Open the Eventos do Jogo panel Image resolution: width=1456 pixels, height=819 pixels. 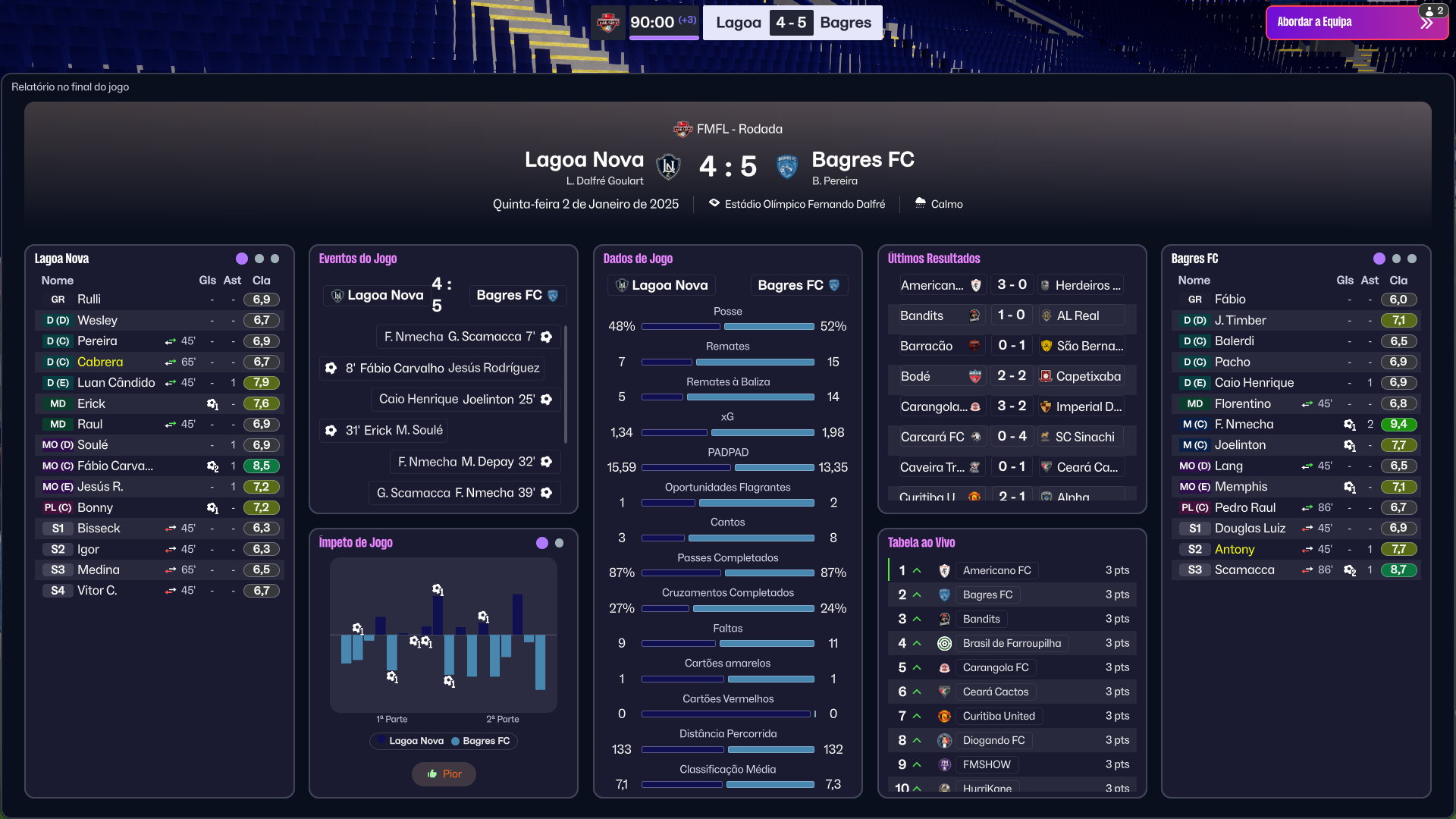pyautogui.click(x=358, y=259)
